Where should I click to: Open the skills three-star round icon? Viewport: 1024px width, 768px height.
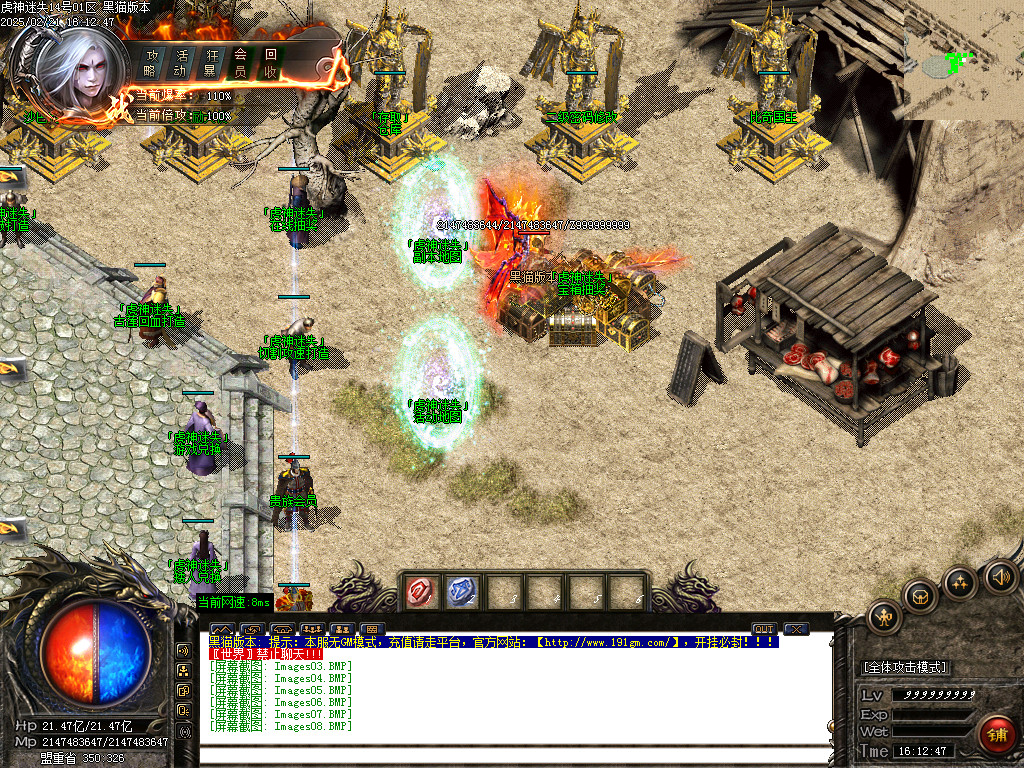(x=960, y=581)
